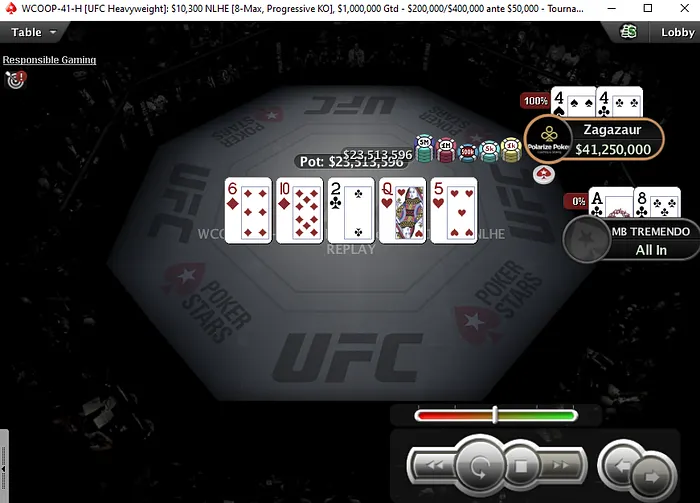Click the notification icon below Responsible Gaming
Image resolution: width=700 pixels, height=503 pixels.
[14, 80]
